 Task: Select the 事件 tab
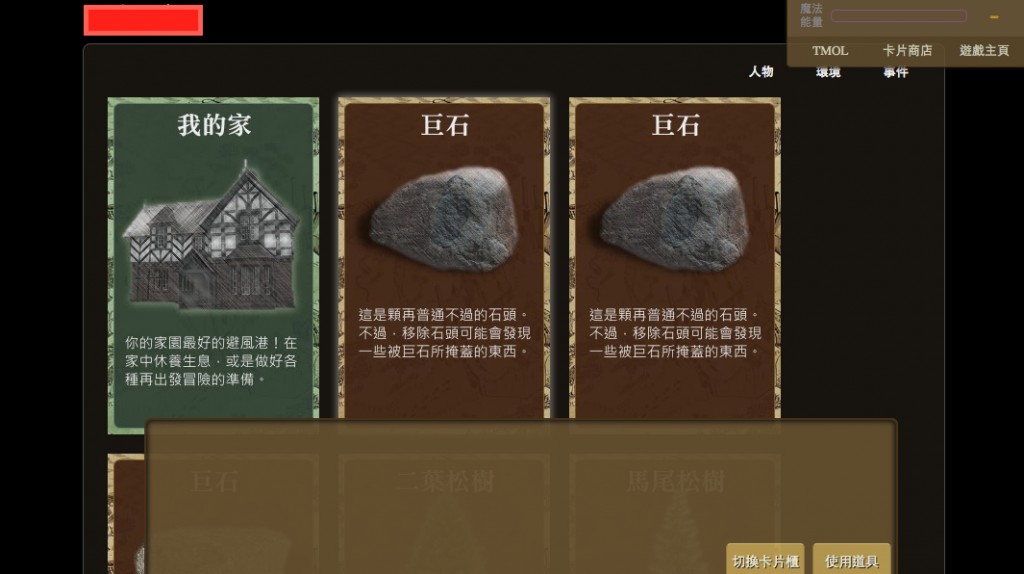(895, 73)
